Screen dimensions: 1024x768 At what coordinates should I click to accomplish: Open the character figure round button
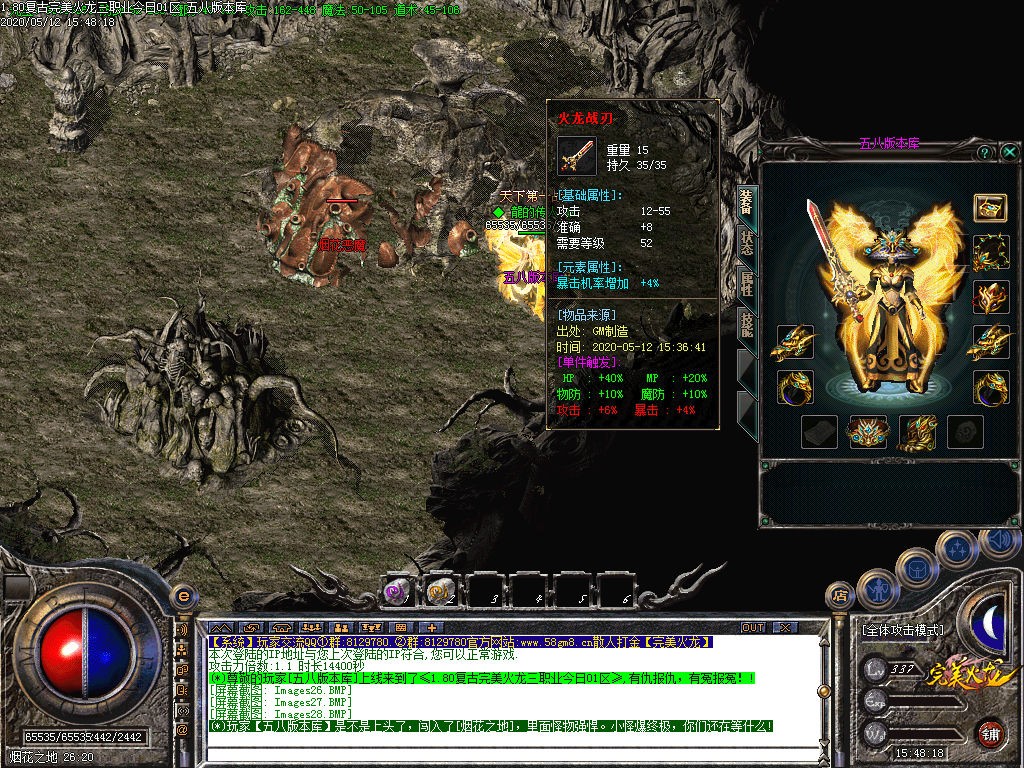tap(879, 589)
